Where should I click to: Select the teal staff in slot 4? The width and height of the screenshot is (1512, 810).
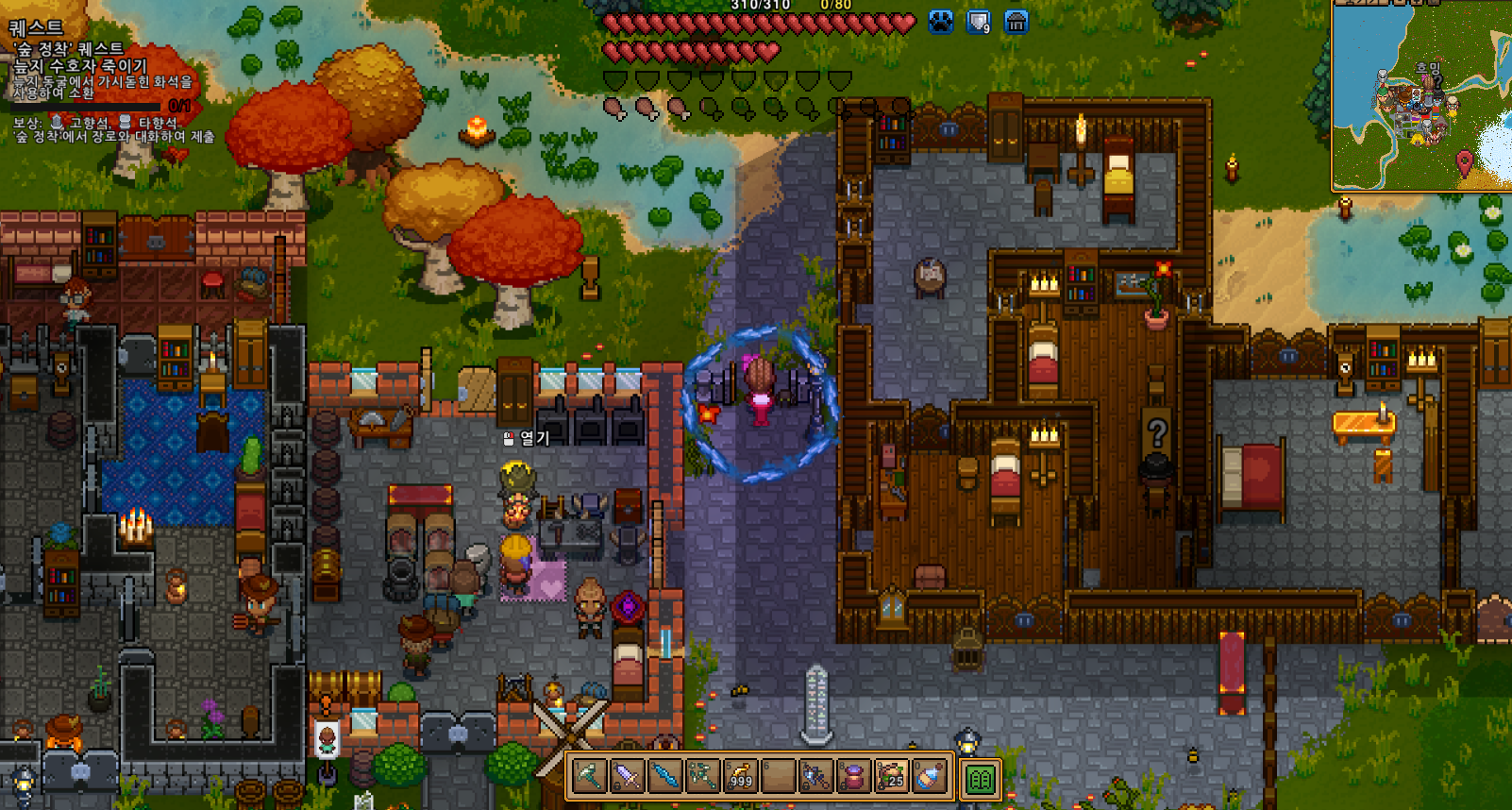[x=703, y=776]
